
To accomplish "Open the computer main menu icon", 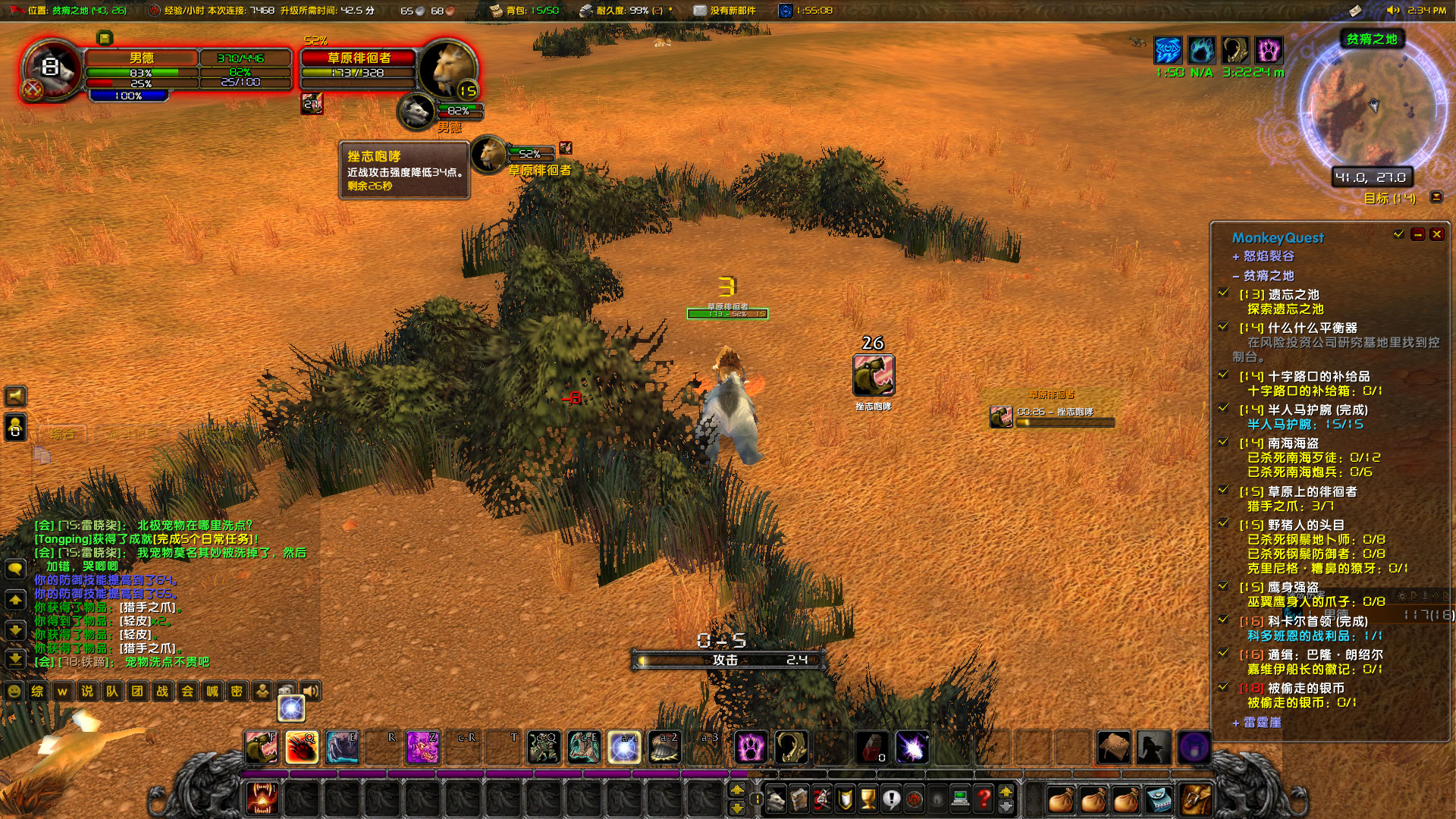I will tap(960, 799).
